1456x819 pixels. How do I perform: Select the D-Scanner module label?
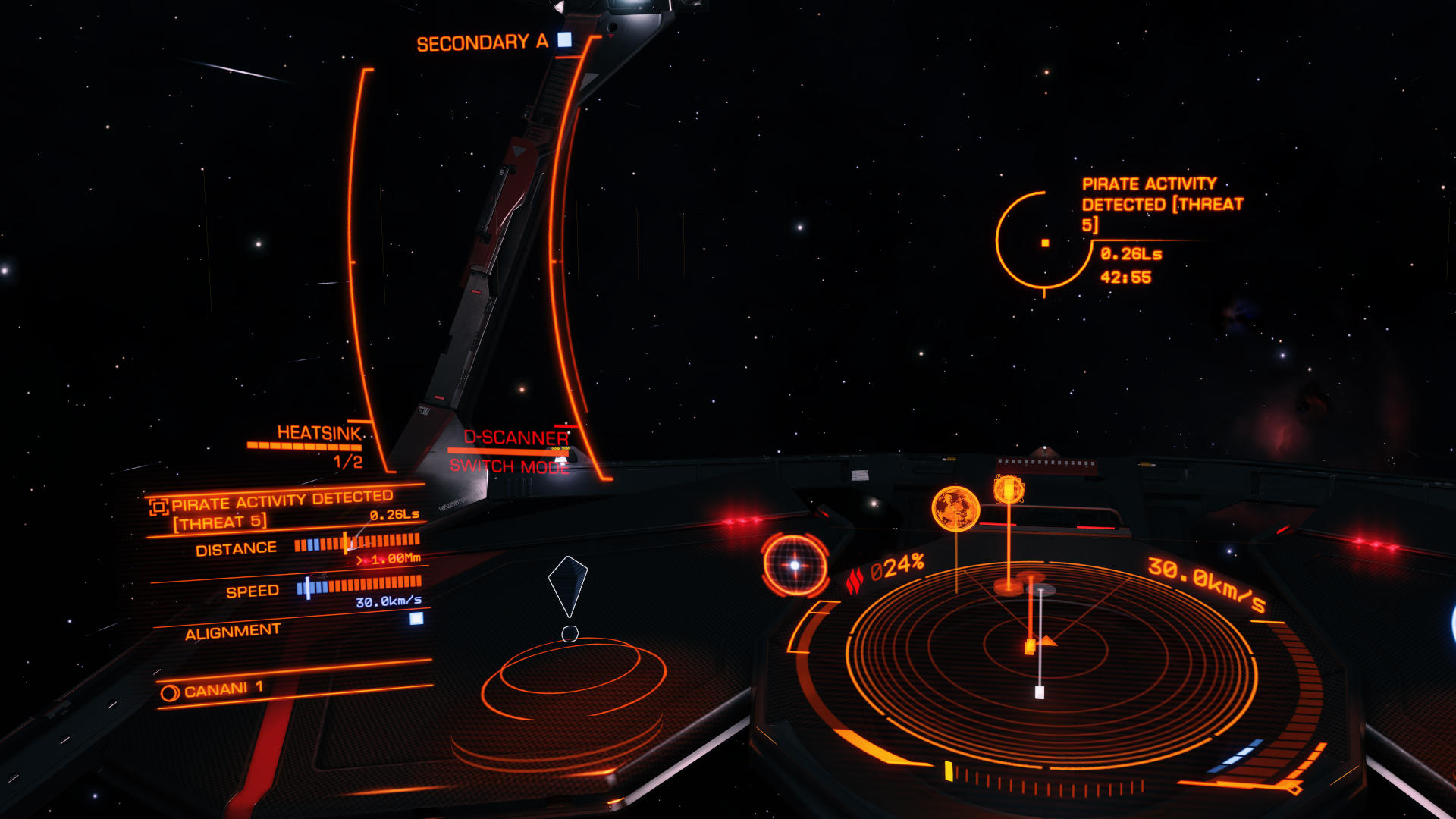pyautogui.click(x=516, y=438)
